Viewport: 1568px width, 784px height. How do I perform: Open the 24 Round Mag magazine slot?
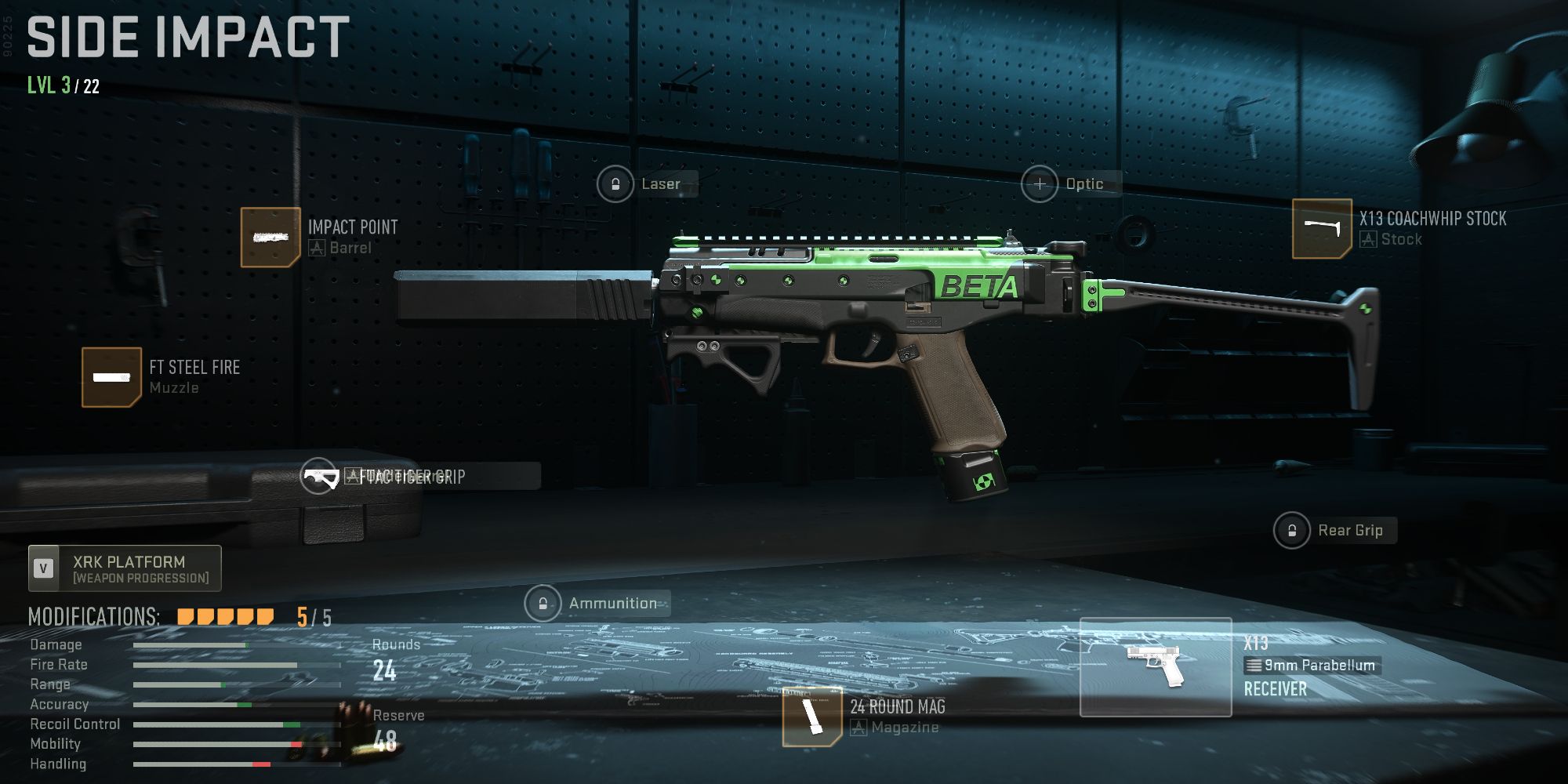[x=811, y=716]
